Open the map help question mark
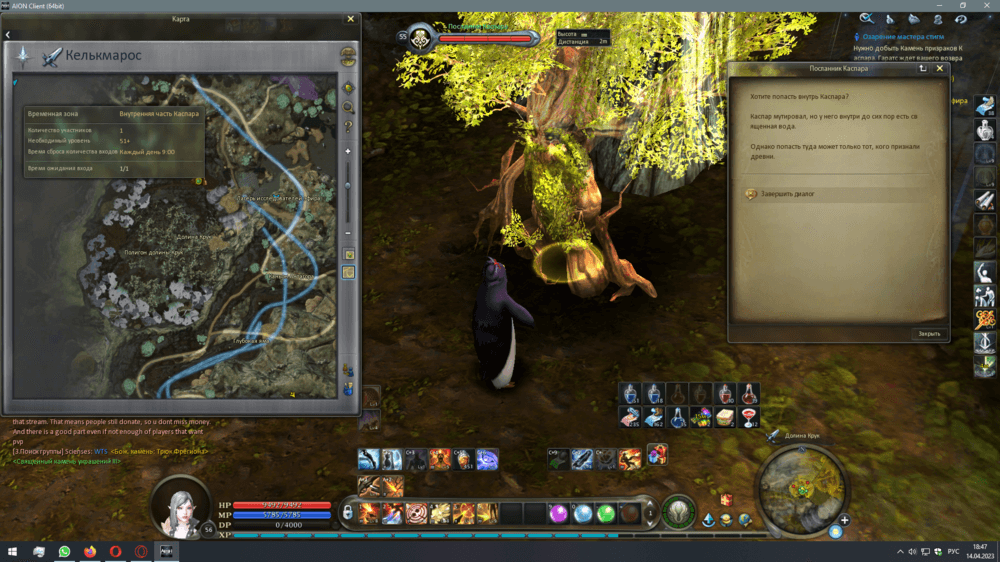This screenshot has height=562, width=1000. click(348, 127)
